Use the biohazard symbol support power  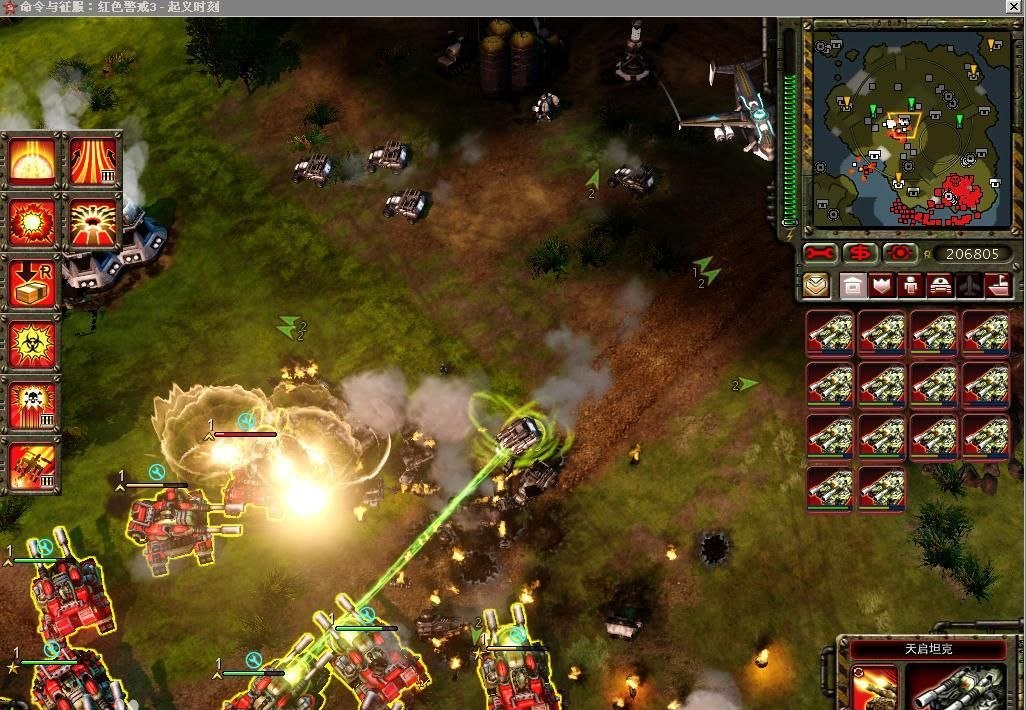click(x=33, y=345)
